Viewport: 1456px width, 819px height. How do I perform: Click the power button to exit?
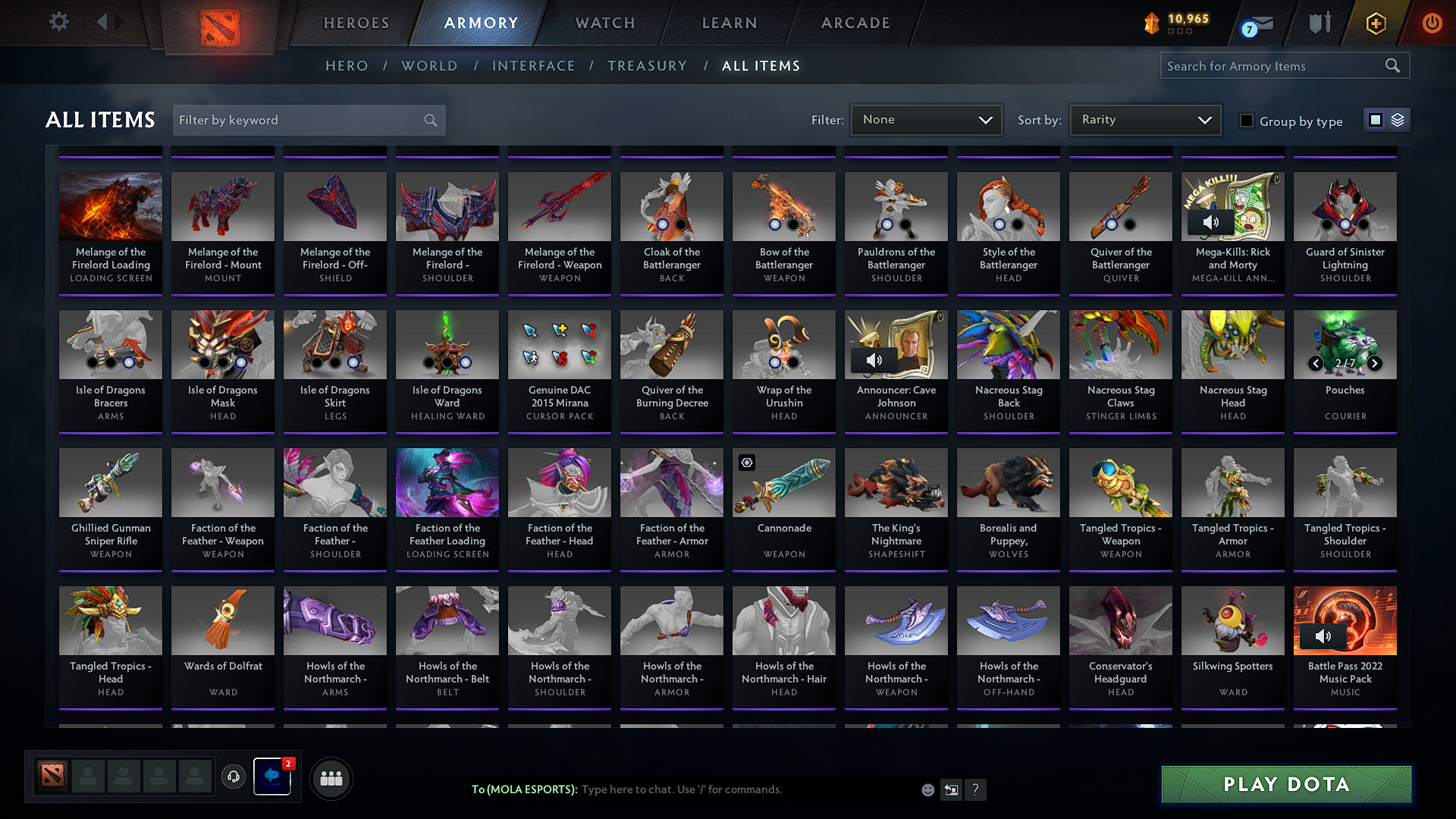[x=1432, y=23]
